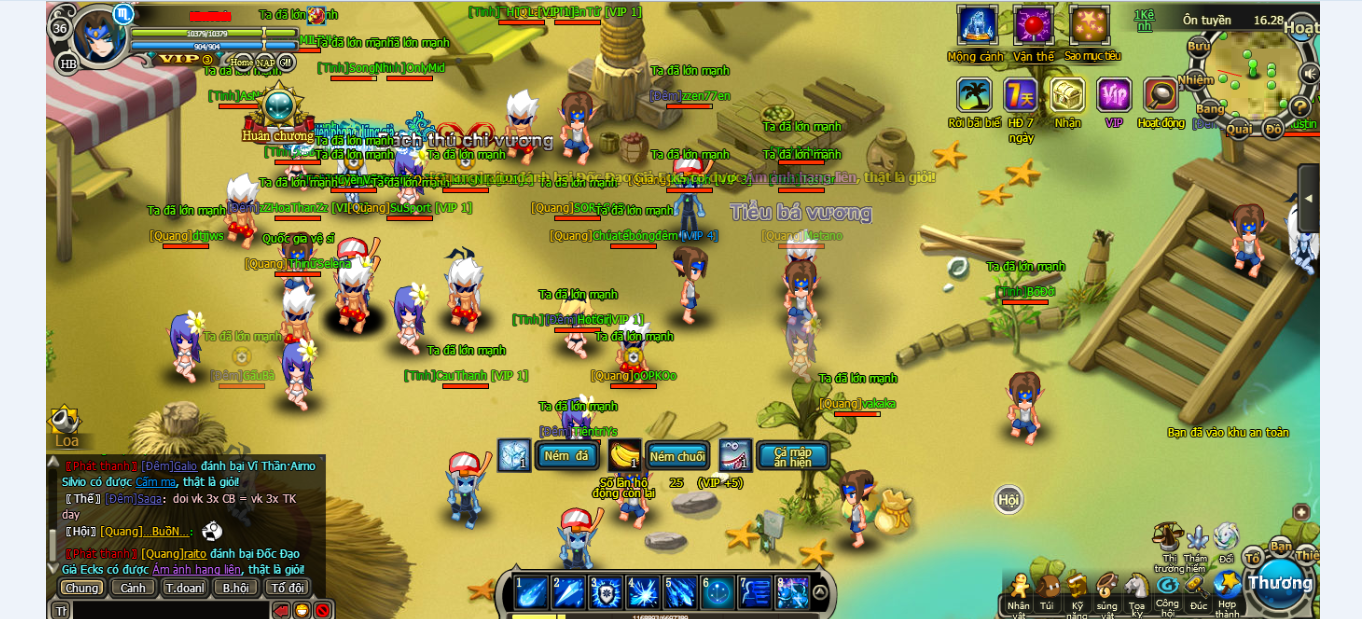Screen dimensions: 1362x619
Task: Click the Ném đá button
Action: point(567,456)
